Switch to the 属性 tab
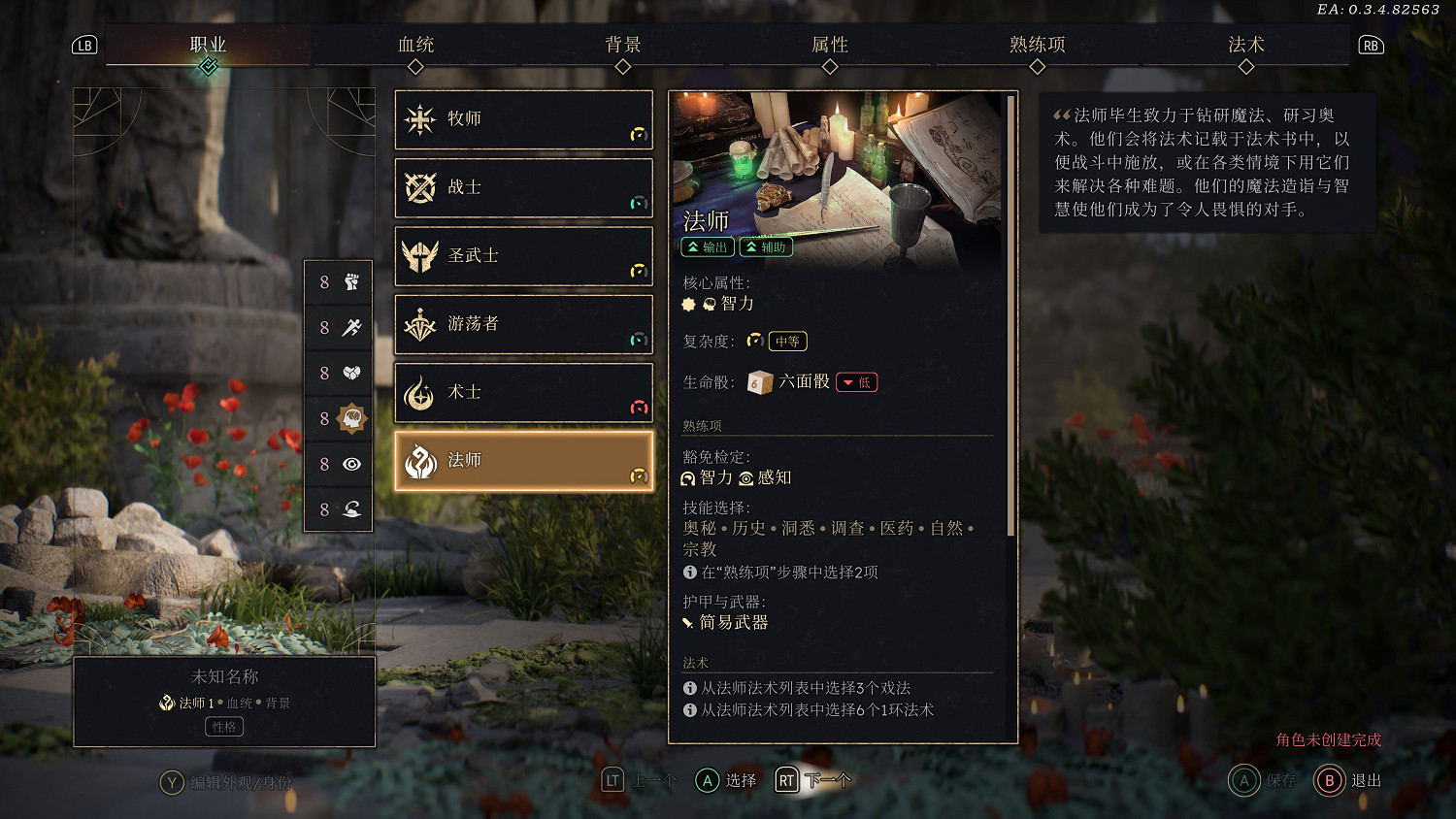The width and height of the screenshot is (1456, 819). click(x=831, y=45)
